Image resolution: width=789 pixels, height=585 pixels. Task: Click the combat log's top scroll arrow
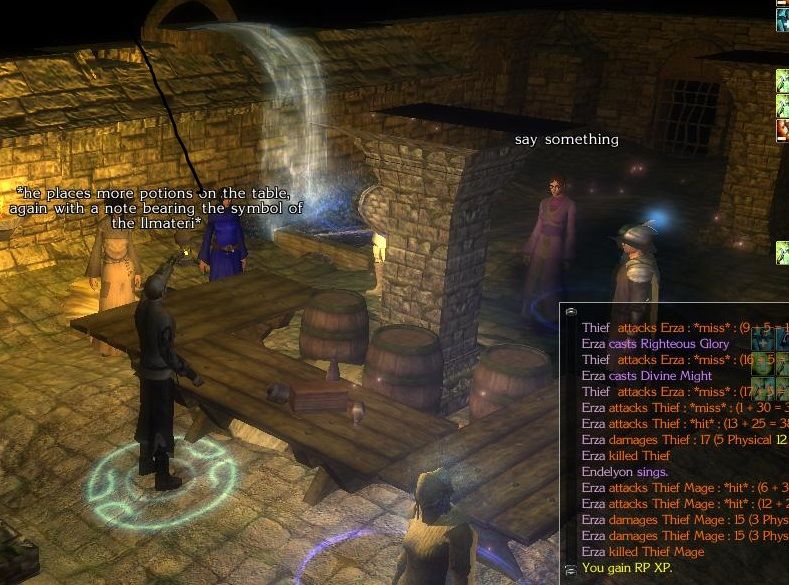[569, 311]
